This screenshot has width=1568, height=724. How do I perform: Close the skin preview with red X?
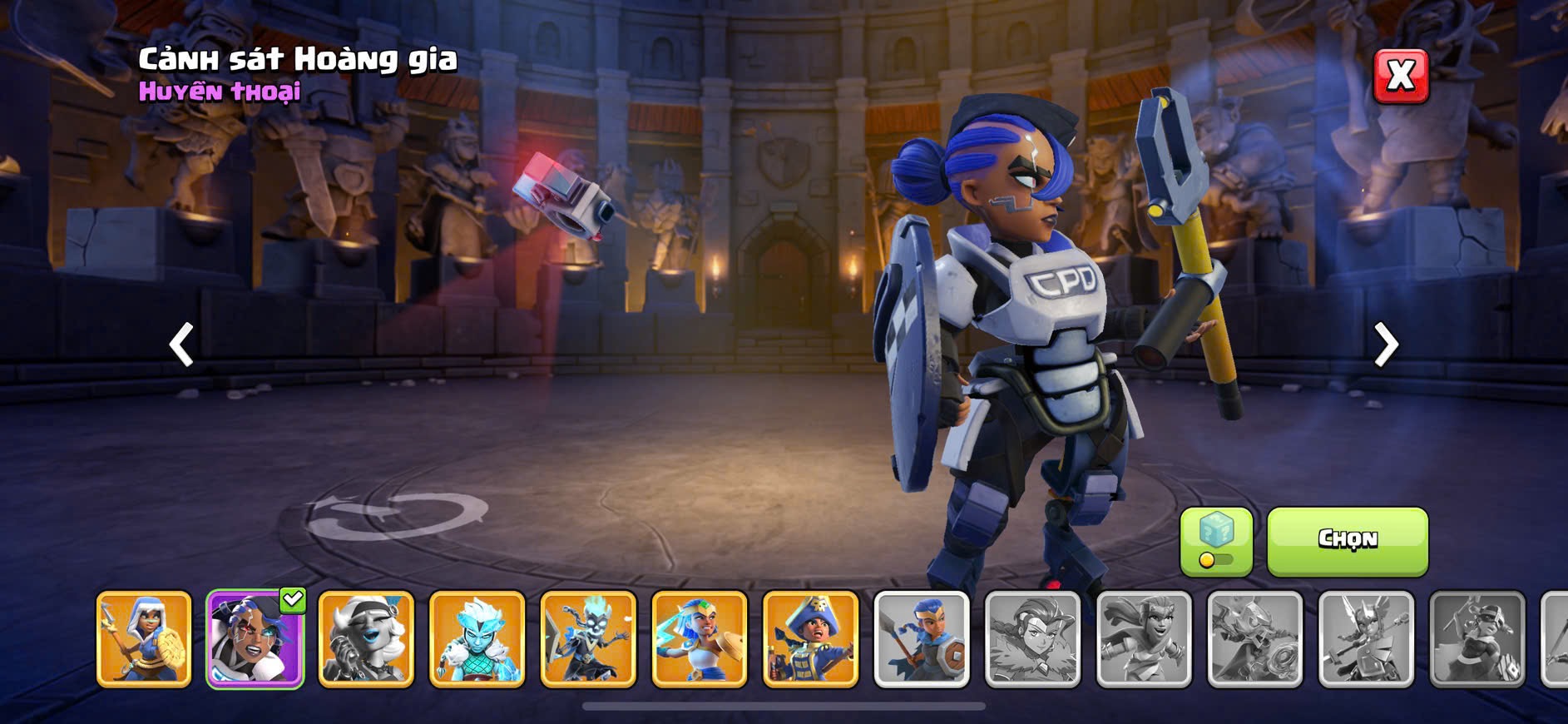coord(1400,76)
